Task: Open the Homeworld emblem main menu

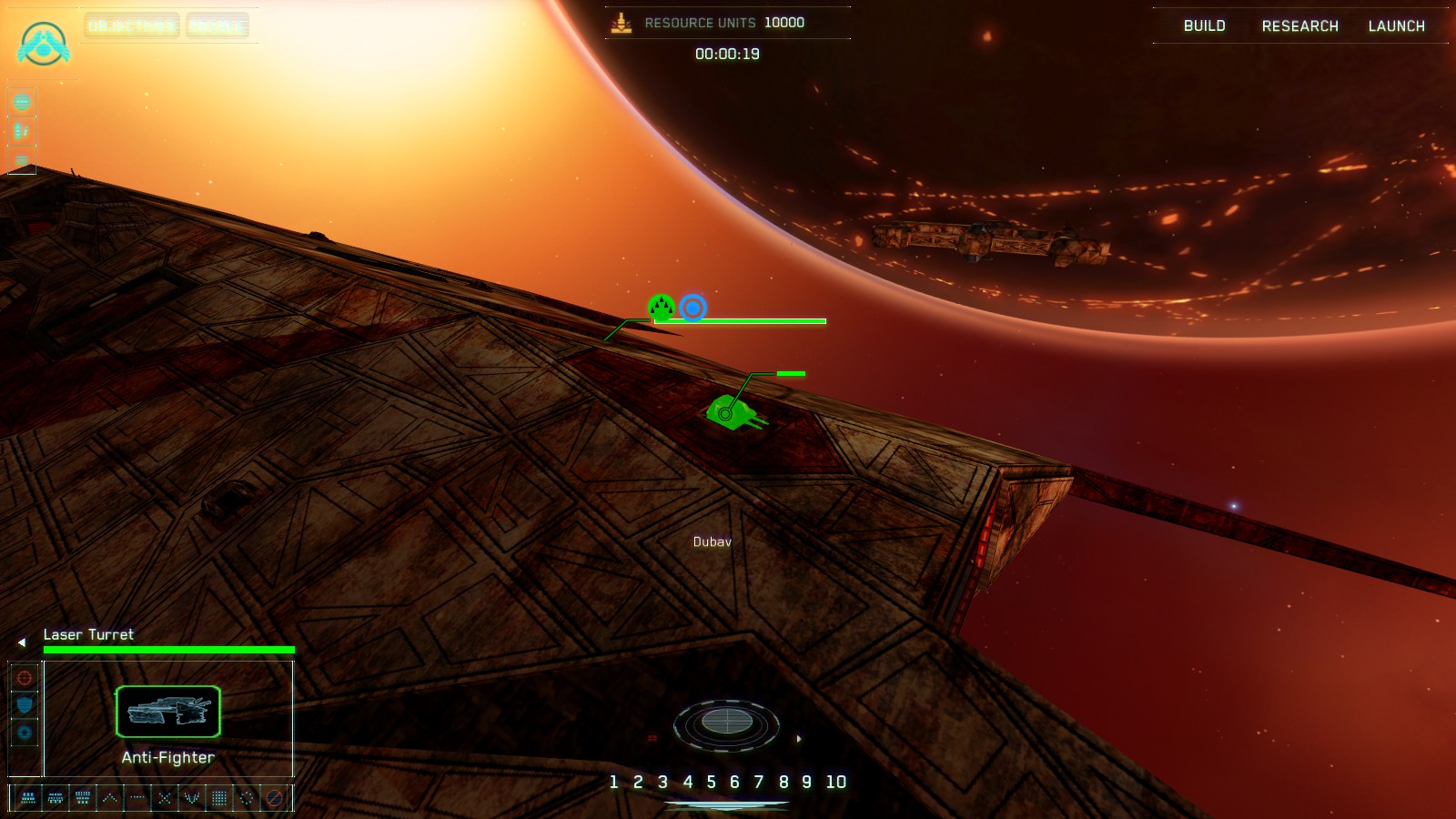Action: (43, 44)
